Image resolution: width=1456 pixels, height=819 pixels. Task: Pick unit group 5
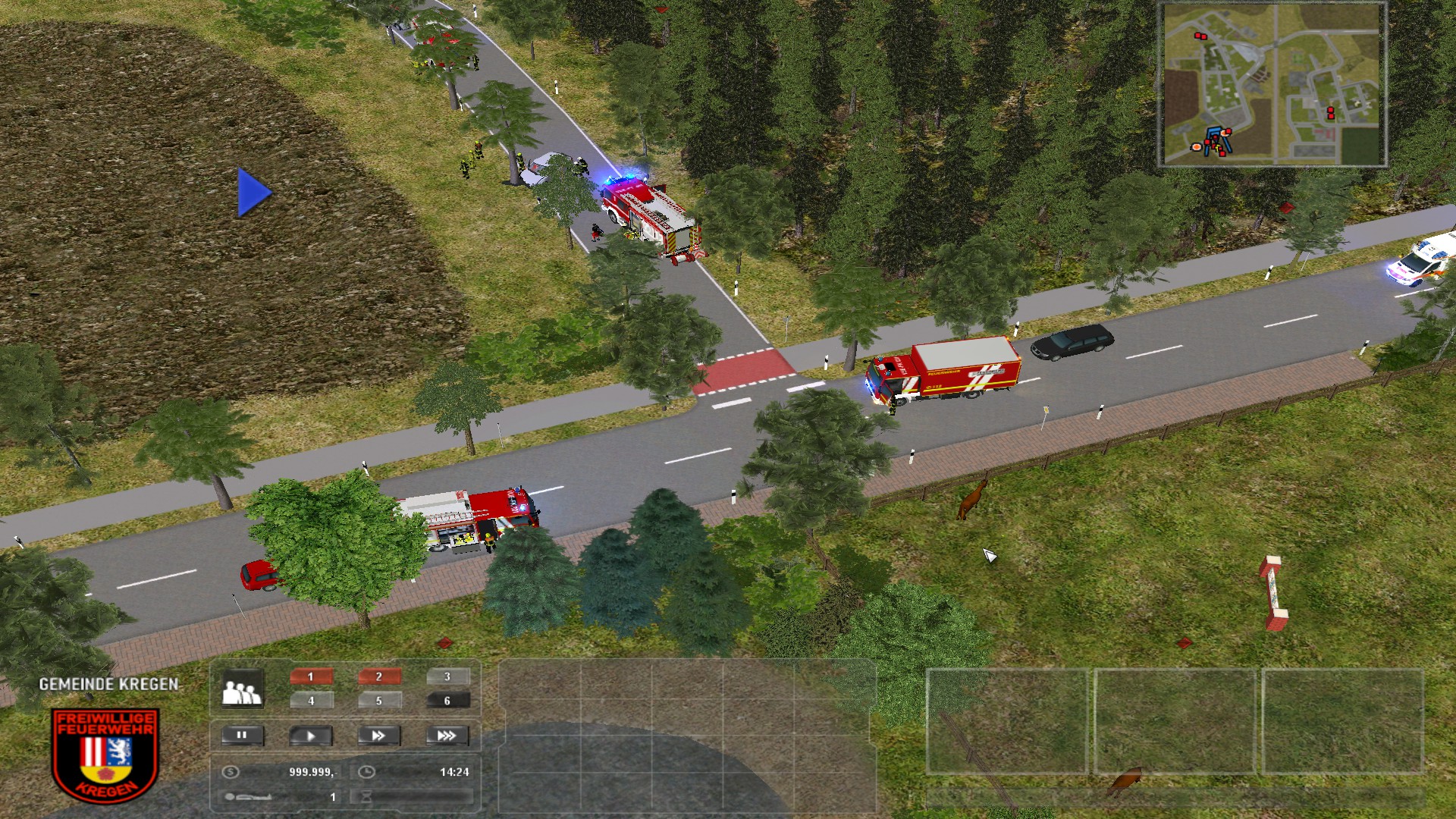point(379,701)
